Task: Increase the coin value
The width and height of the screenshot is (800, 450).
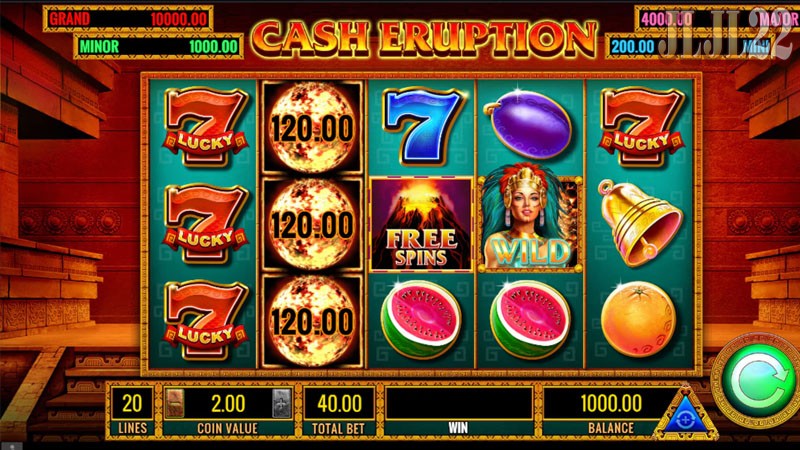Action: point(281,403)
